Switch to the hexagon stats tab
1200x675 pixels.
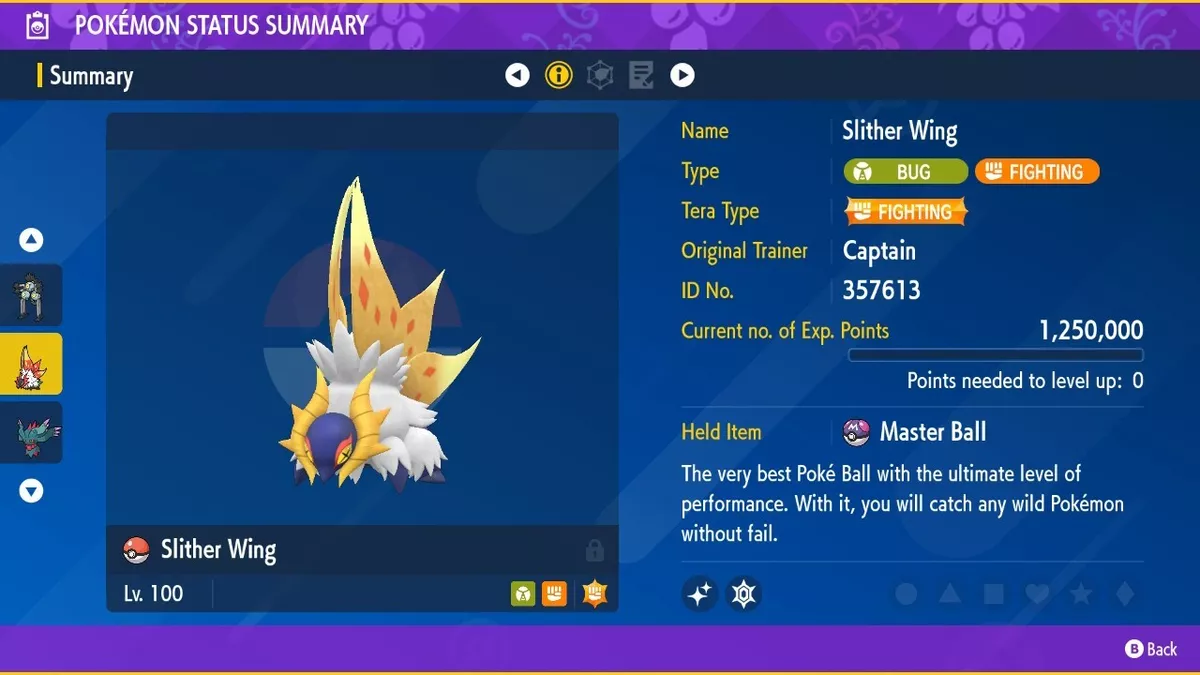tap(600, 75)
